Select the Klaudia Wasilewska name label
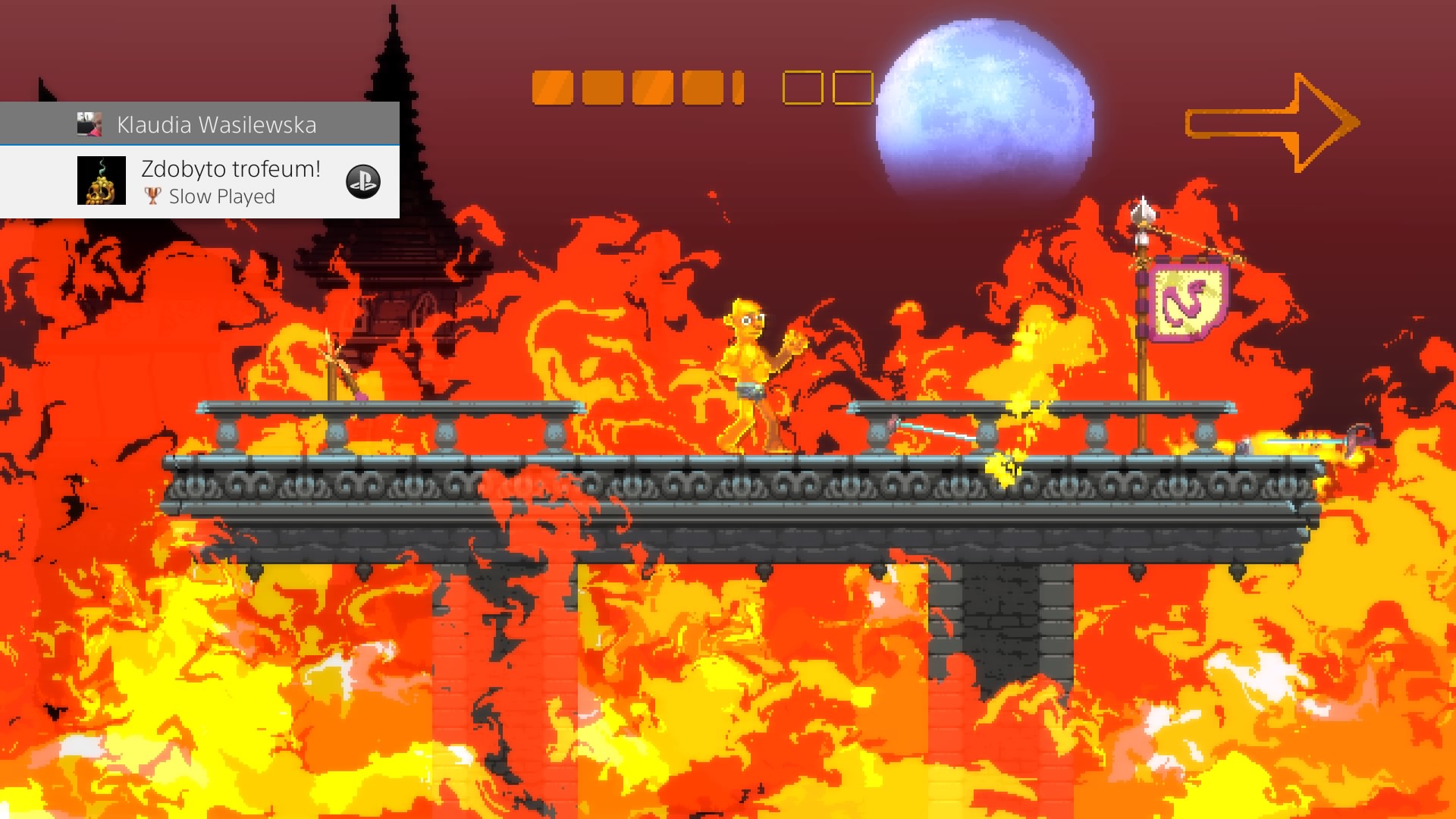1456x819 pixels. coord(218,124)
